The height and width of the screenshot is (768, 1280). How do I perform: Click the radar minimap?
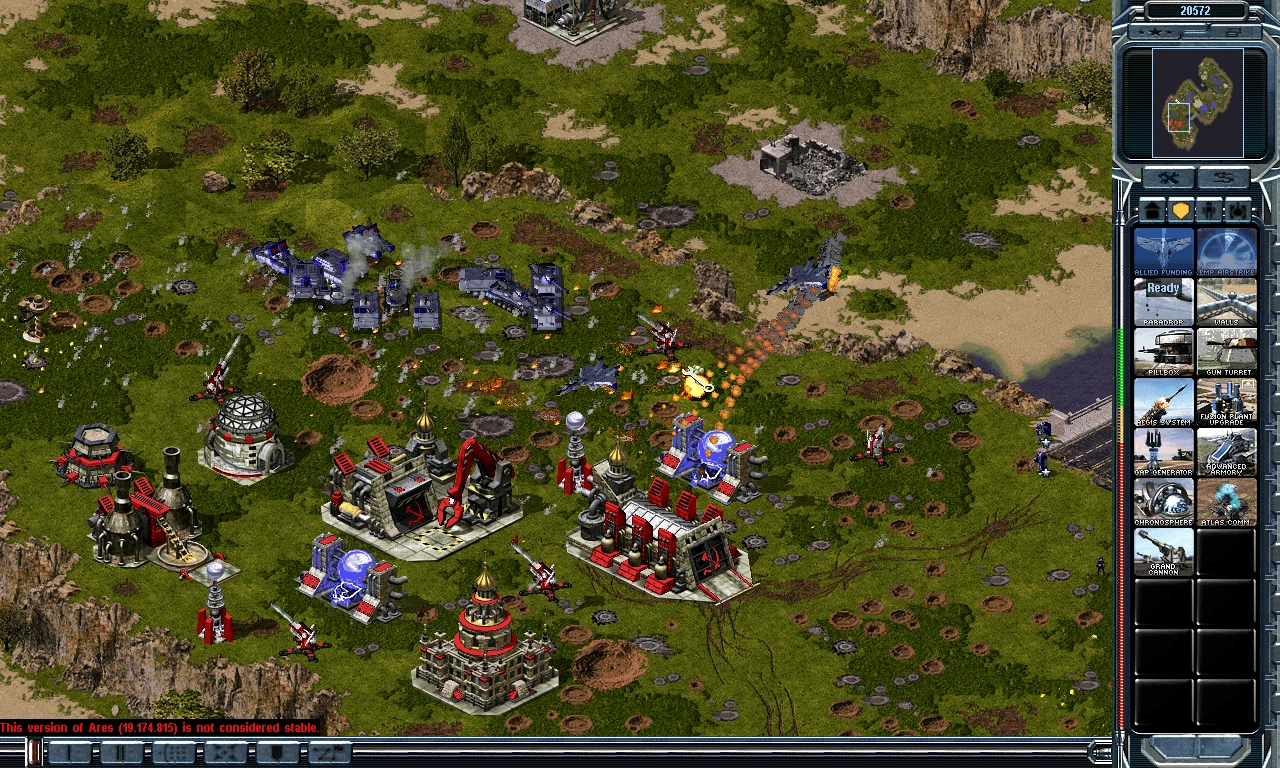[1197, 103]
